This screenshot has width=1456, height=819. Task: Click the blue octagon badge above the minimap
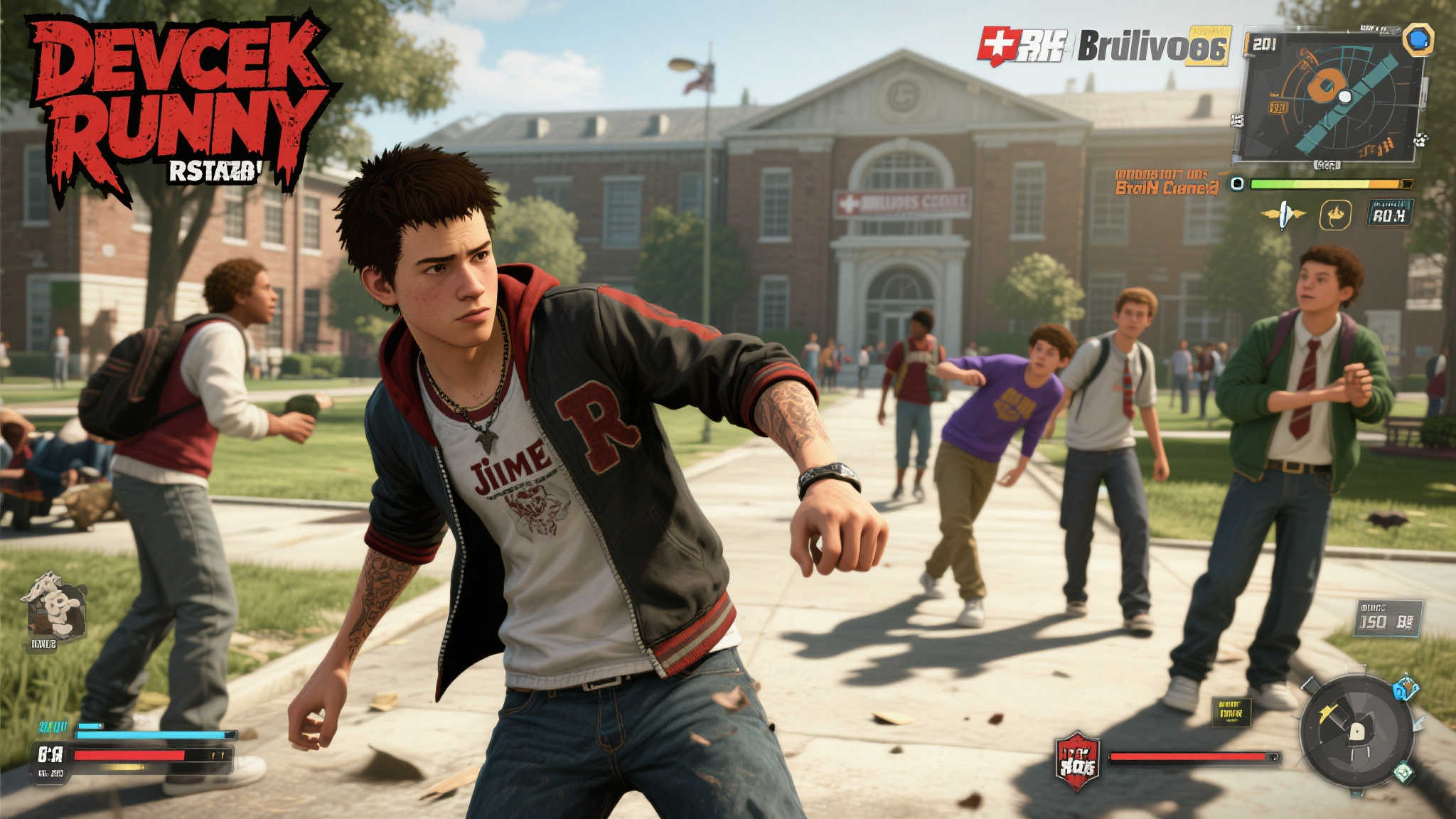point(1418,39)
